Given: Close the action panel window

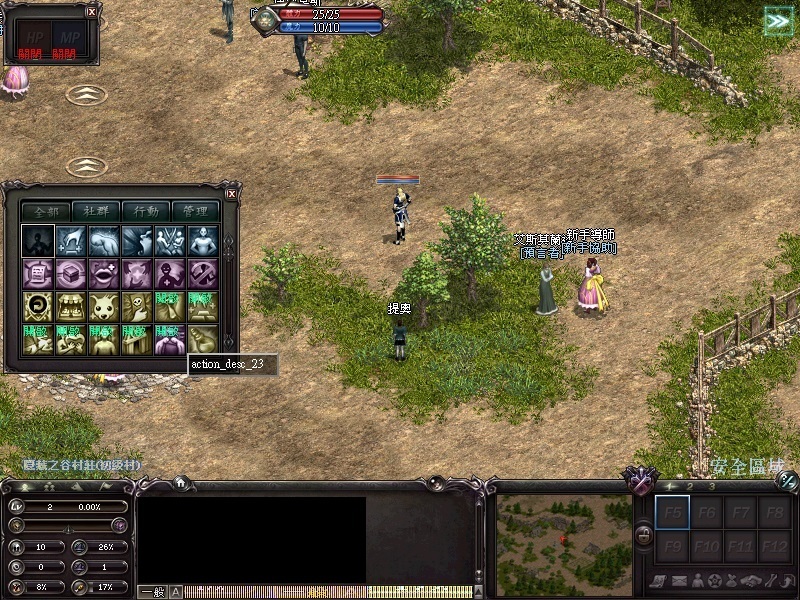Looking at the screenshot, I should [232, 194].
